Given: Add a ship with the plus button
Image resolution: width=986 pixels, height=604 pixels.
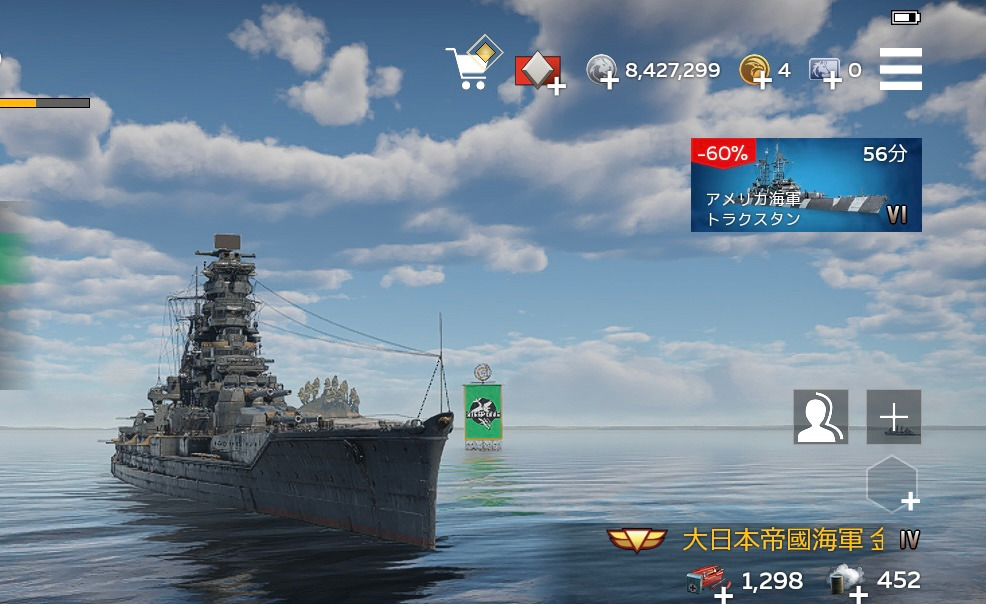Looking at the screenshot, I should pos(893,417).
